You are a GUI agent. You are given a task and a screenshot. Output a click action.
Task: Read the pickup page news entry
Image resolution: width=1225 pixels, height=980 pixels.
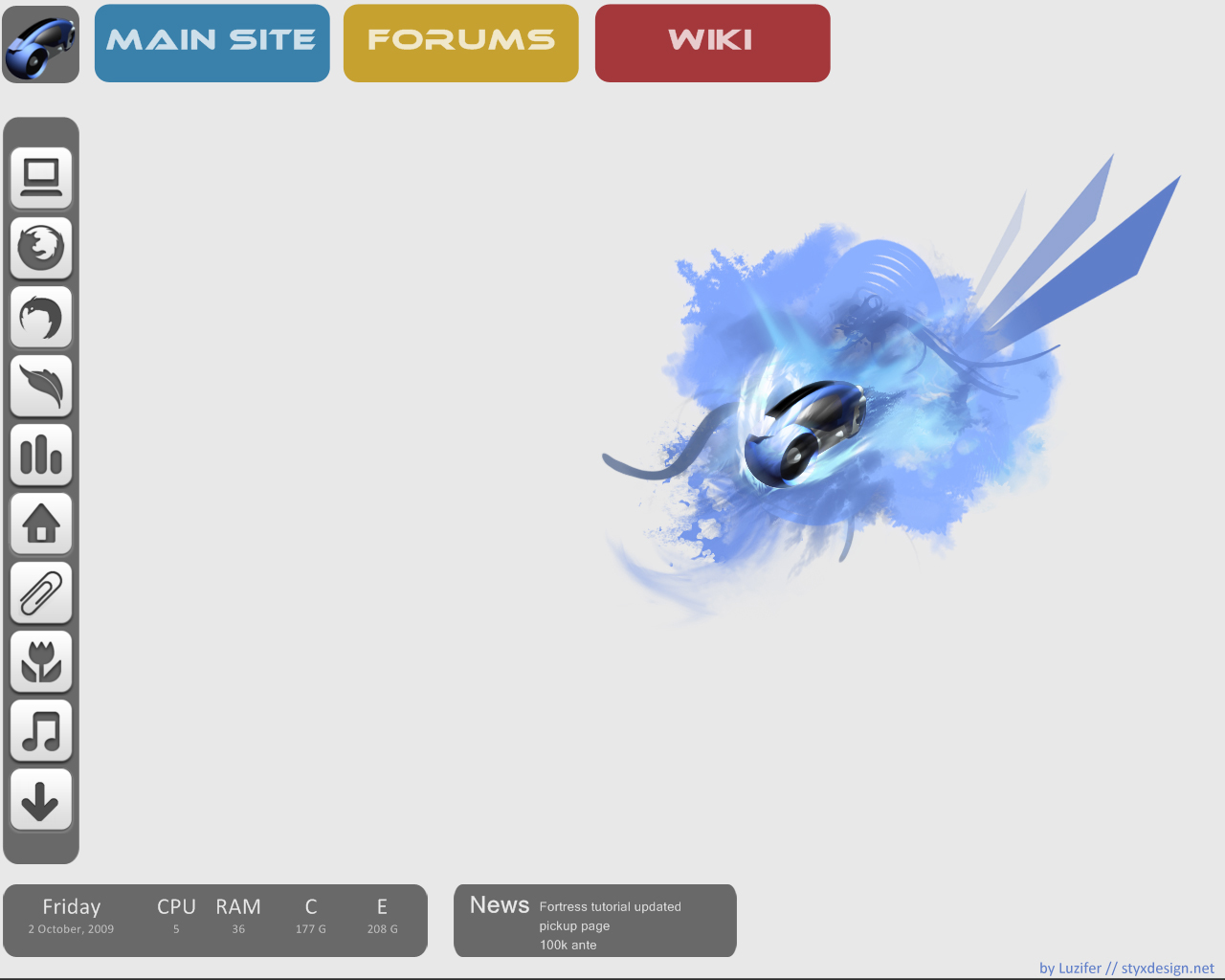574,925
